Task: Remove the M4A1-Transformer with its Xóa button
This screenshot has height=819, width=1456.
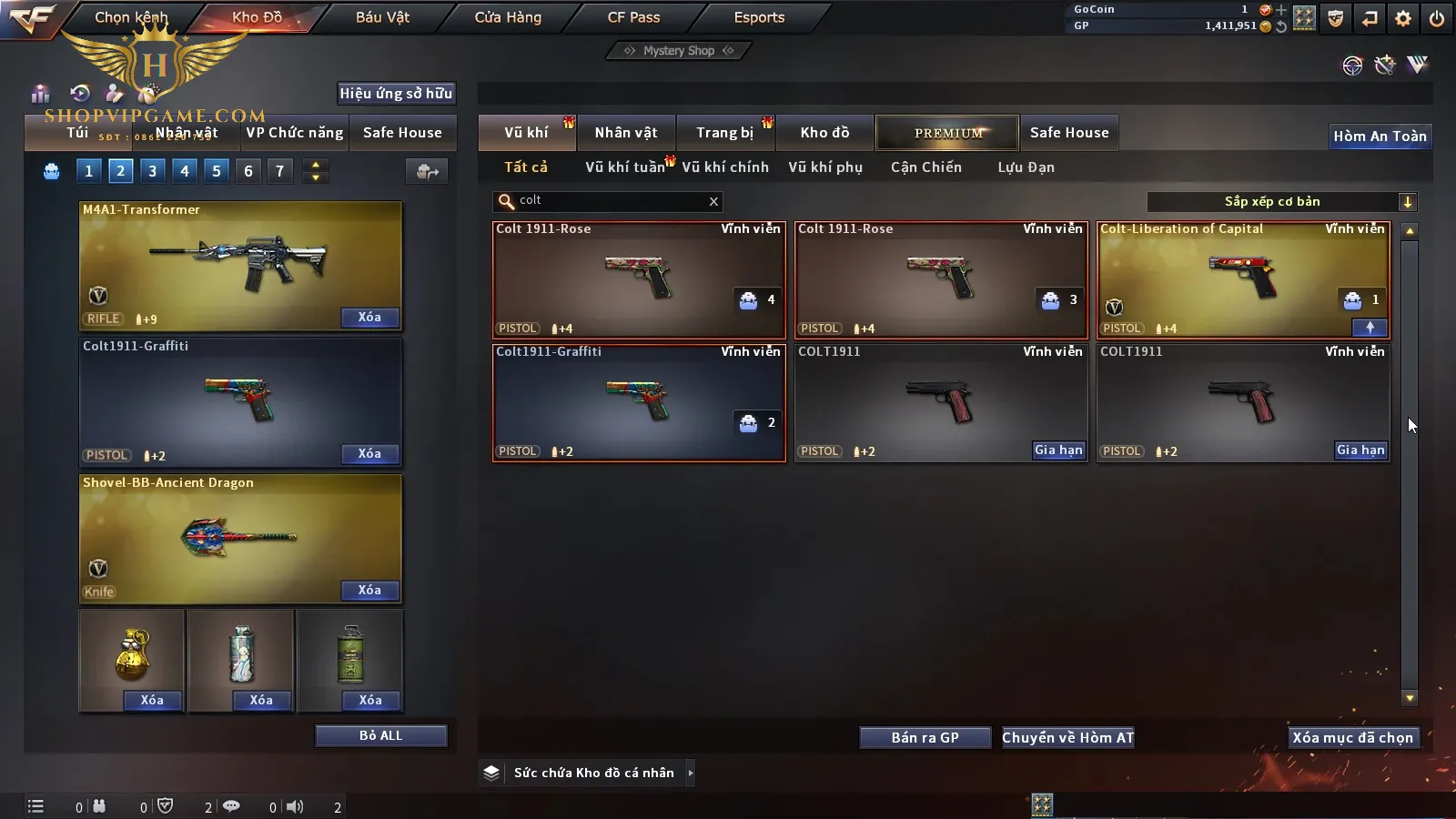Action: [x=369, y=318]
